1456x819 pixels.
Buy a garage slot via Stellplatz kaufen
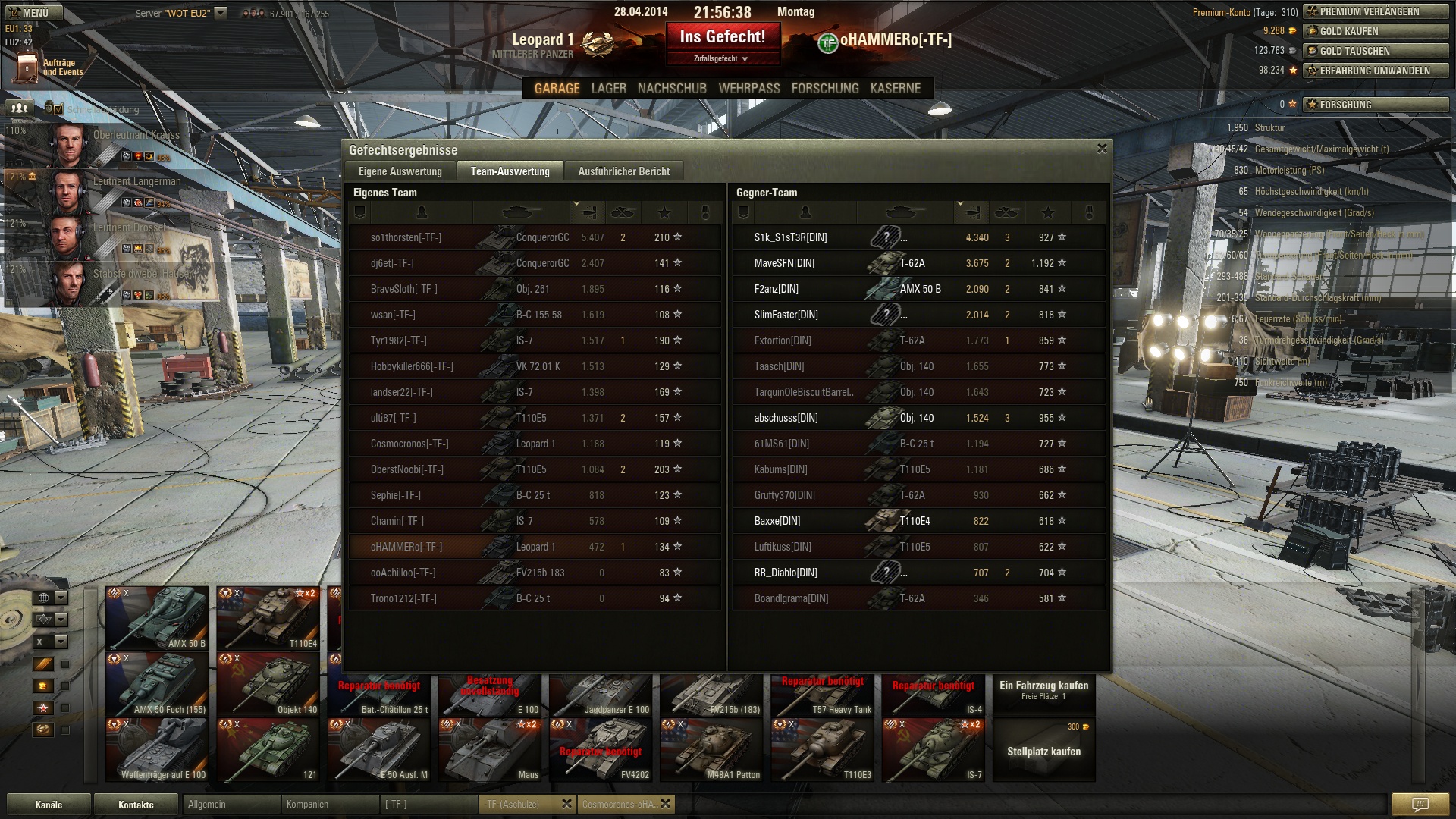1043,750
